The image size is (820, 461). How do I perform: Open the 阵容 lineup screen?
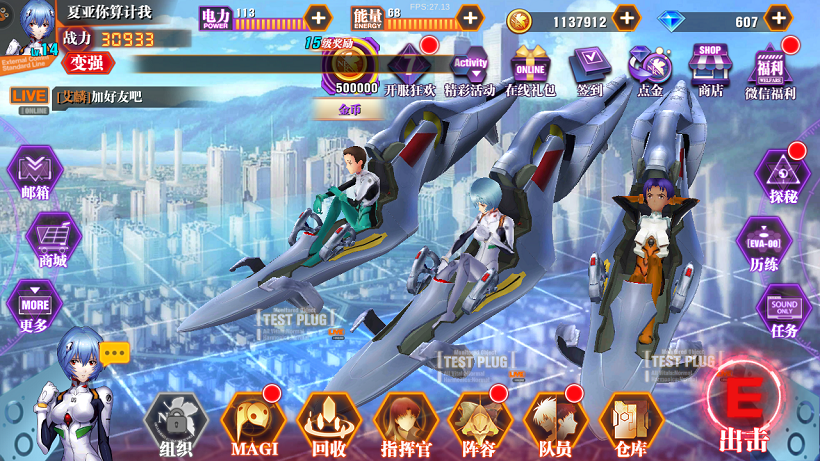480,421
